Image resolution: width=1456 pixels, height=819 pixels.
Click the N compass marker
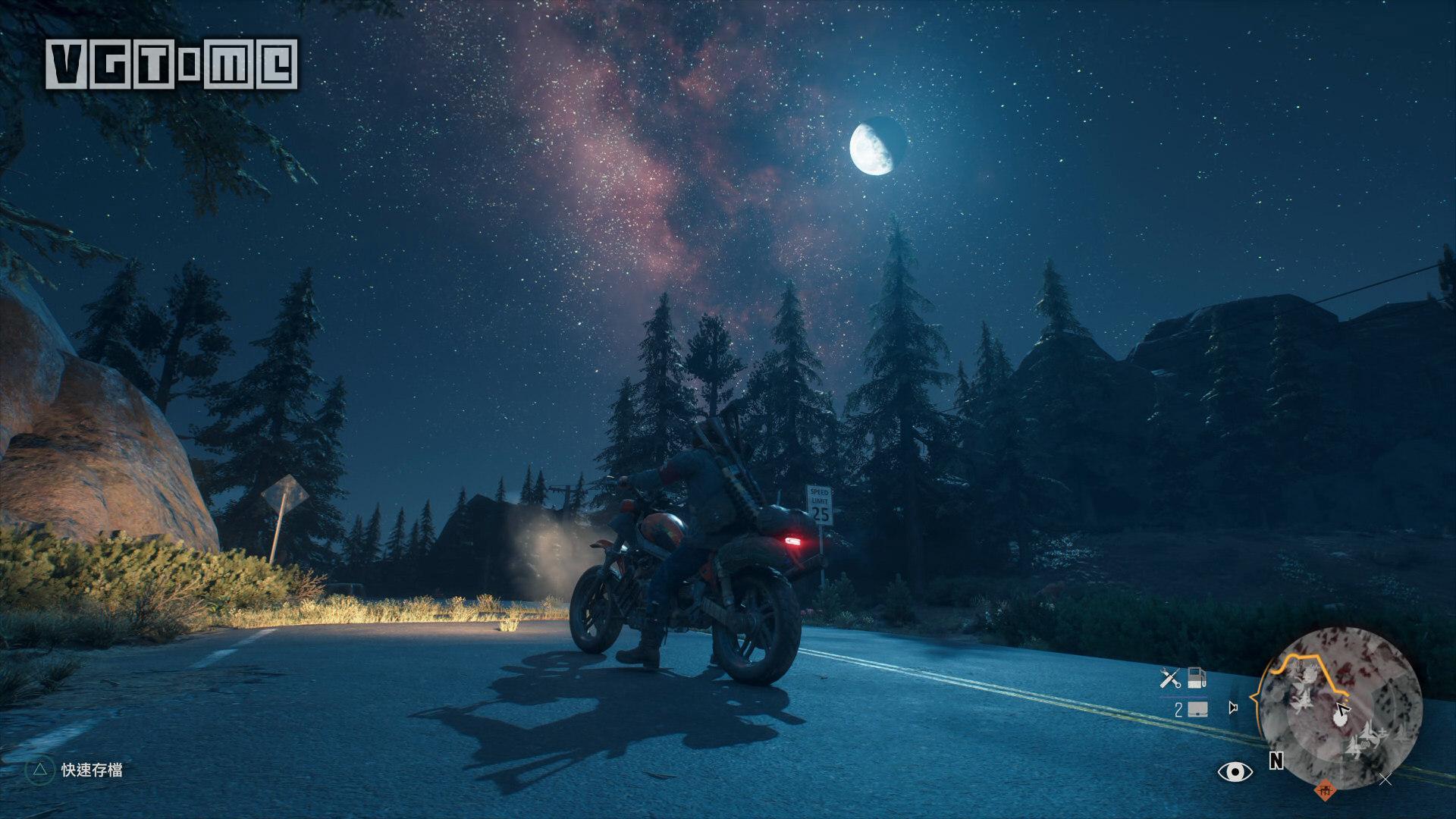click(x=1276, y=761)
